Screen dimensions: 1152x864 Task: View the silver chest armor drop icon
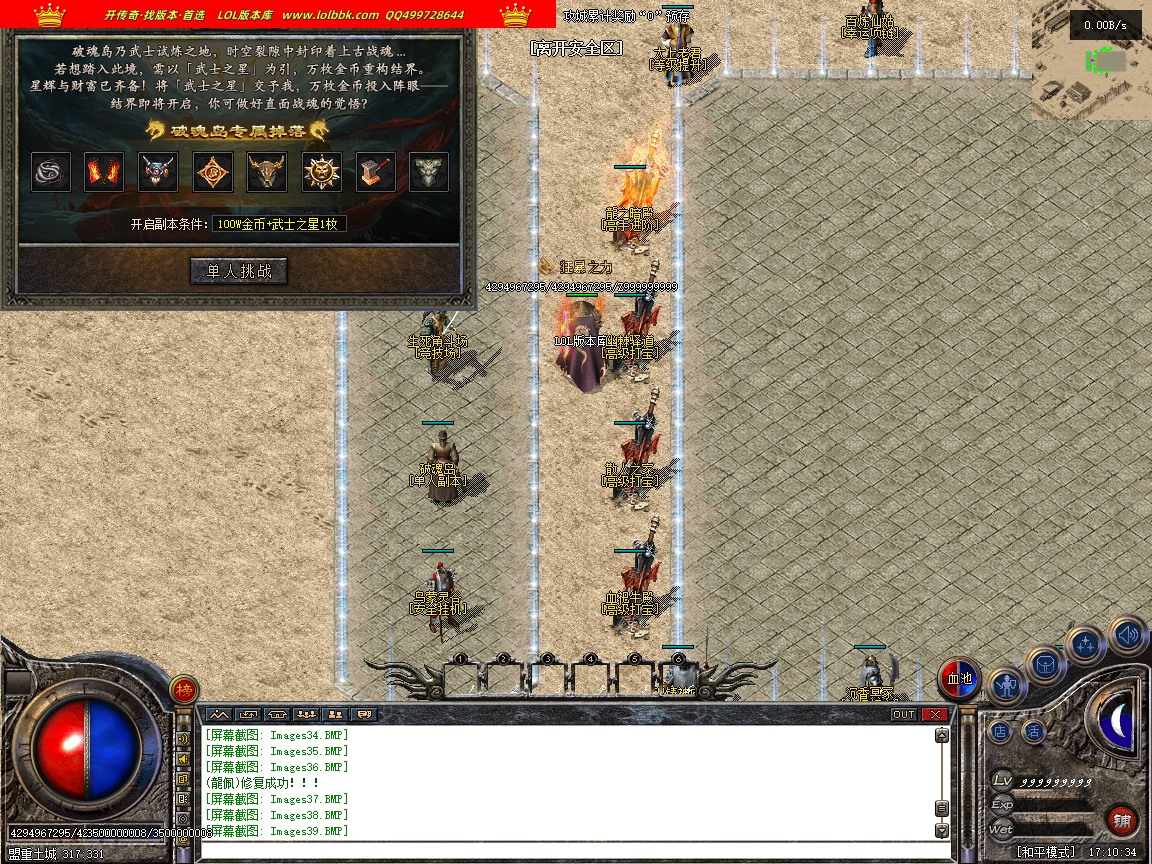[429, 172]
